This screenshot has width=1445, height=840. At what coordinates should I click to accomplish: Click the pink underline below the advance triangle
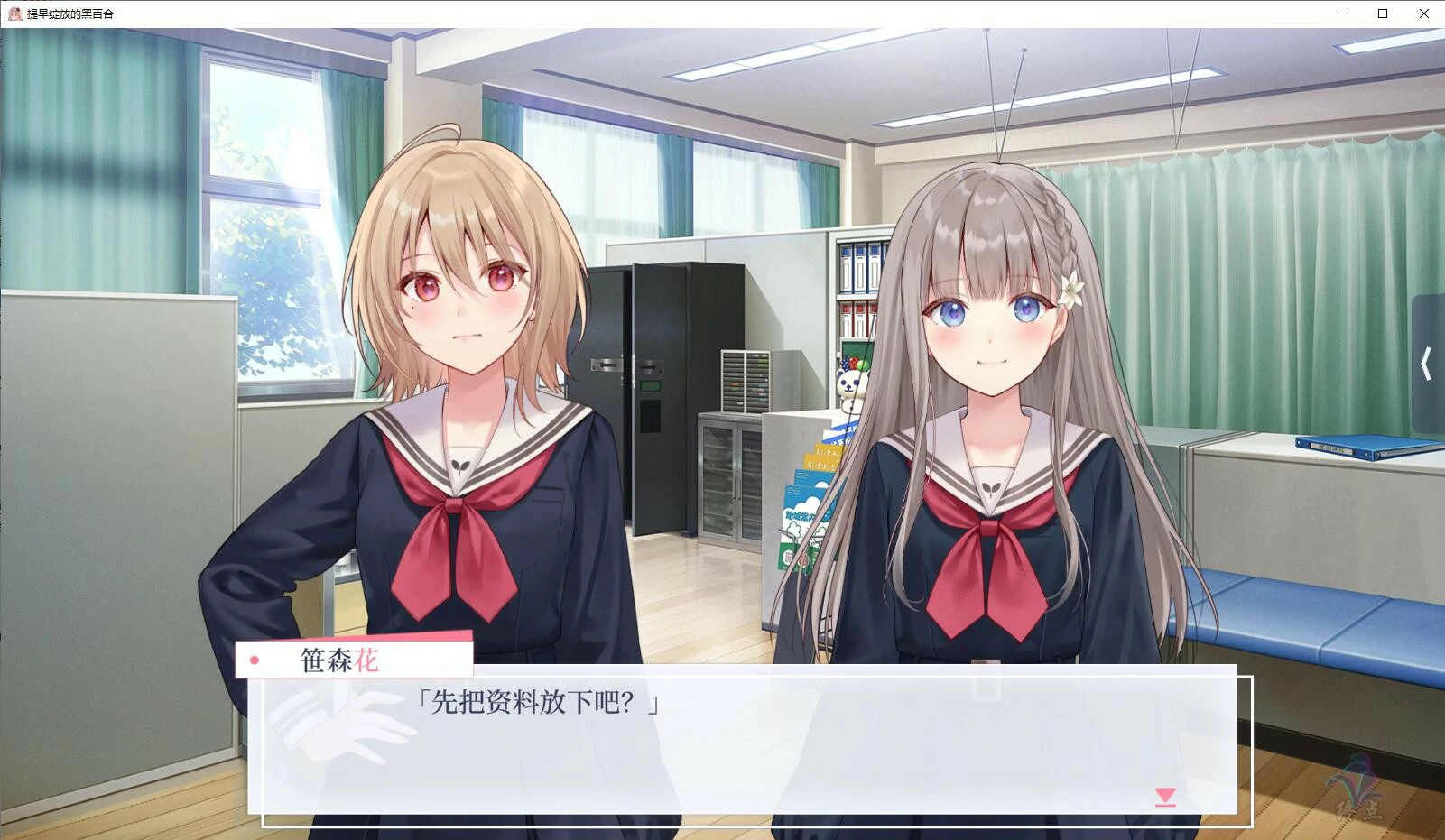1167,808
